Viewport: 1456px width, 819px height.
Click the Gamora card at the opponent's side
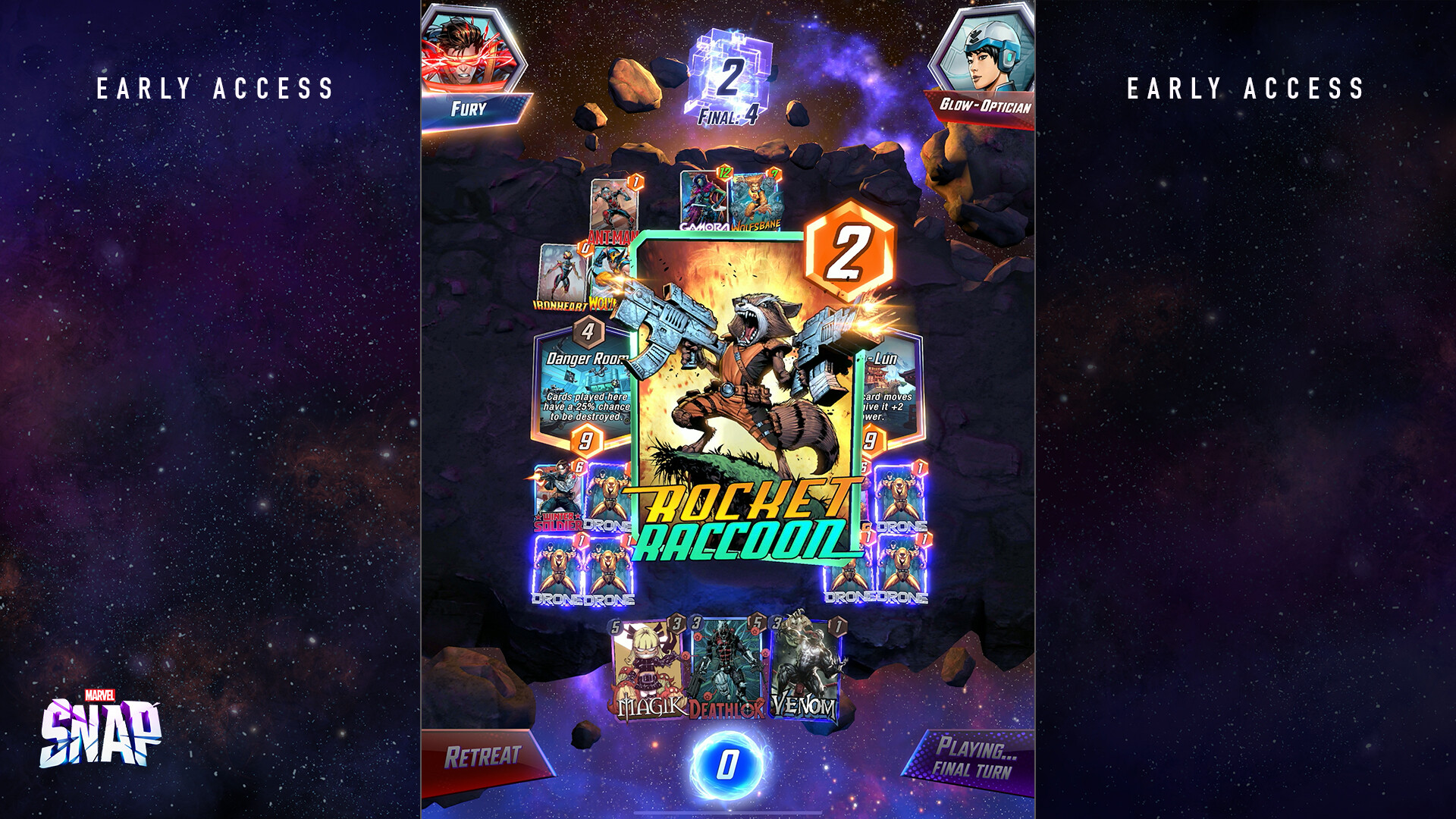(x=701, y=197)
